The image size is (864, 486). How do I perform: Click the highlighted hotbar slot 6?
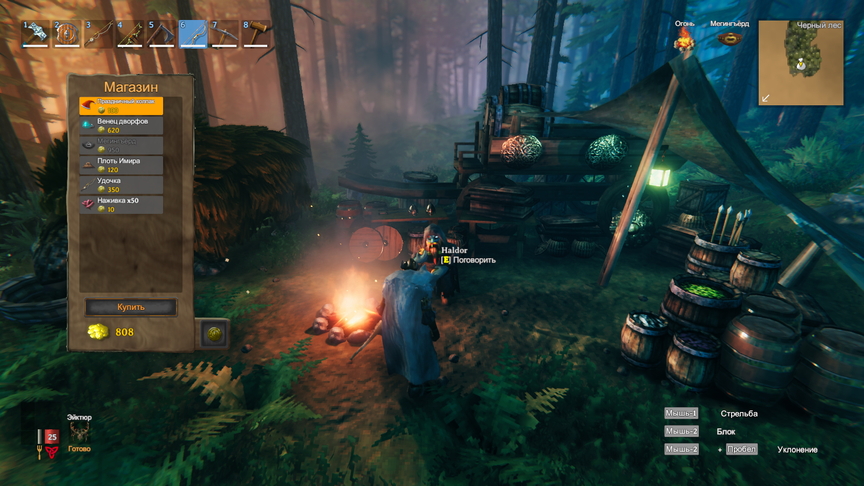[193, 34]
